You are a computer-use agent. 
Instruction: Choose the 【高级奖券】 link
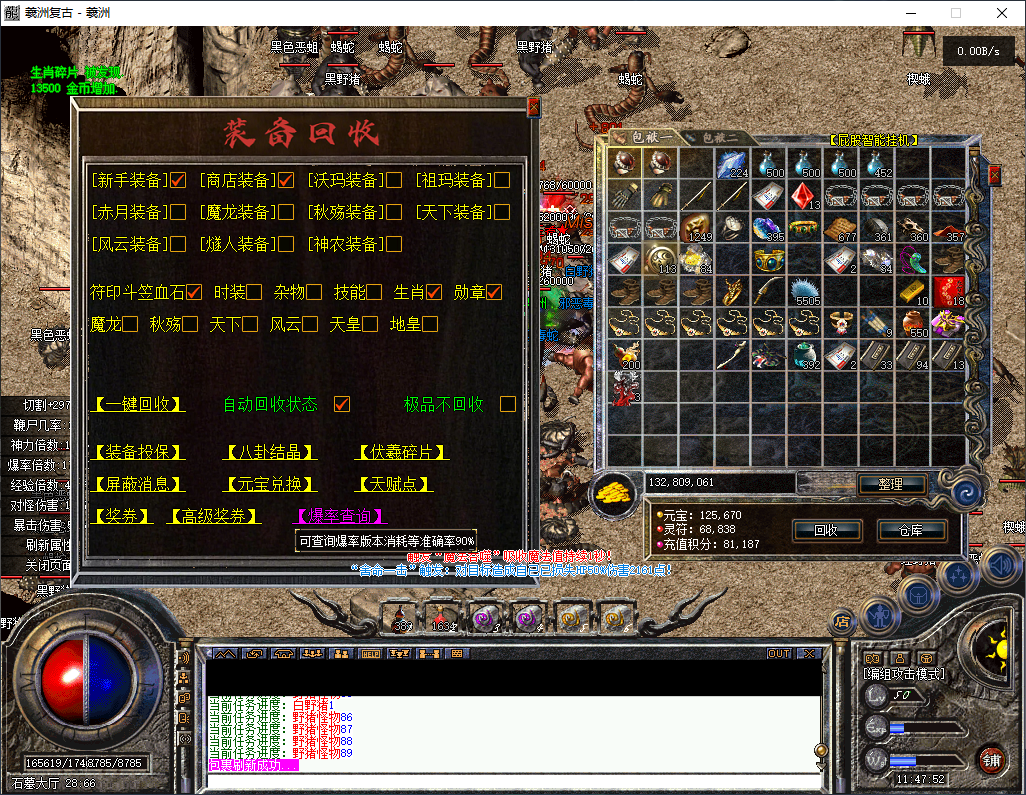click(x=214, y=516)
